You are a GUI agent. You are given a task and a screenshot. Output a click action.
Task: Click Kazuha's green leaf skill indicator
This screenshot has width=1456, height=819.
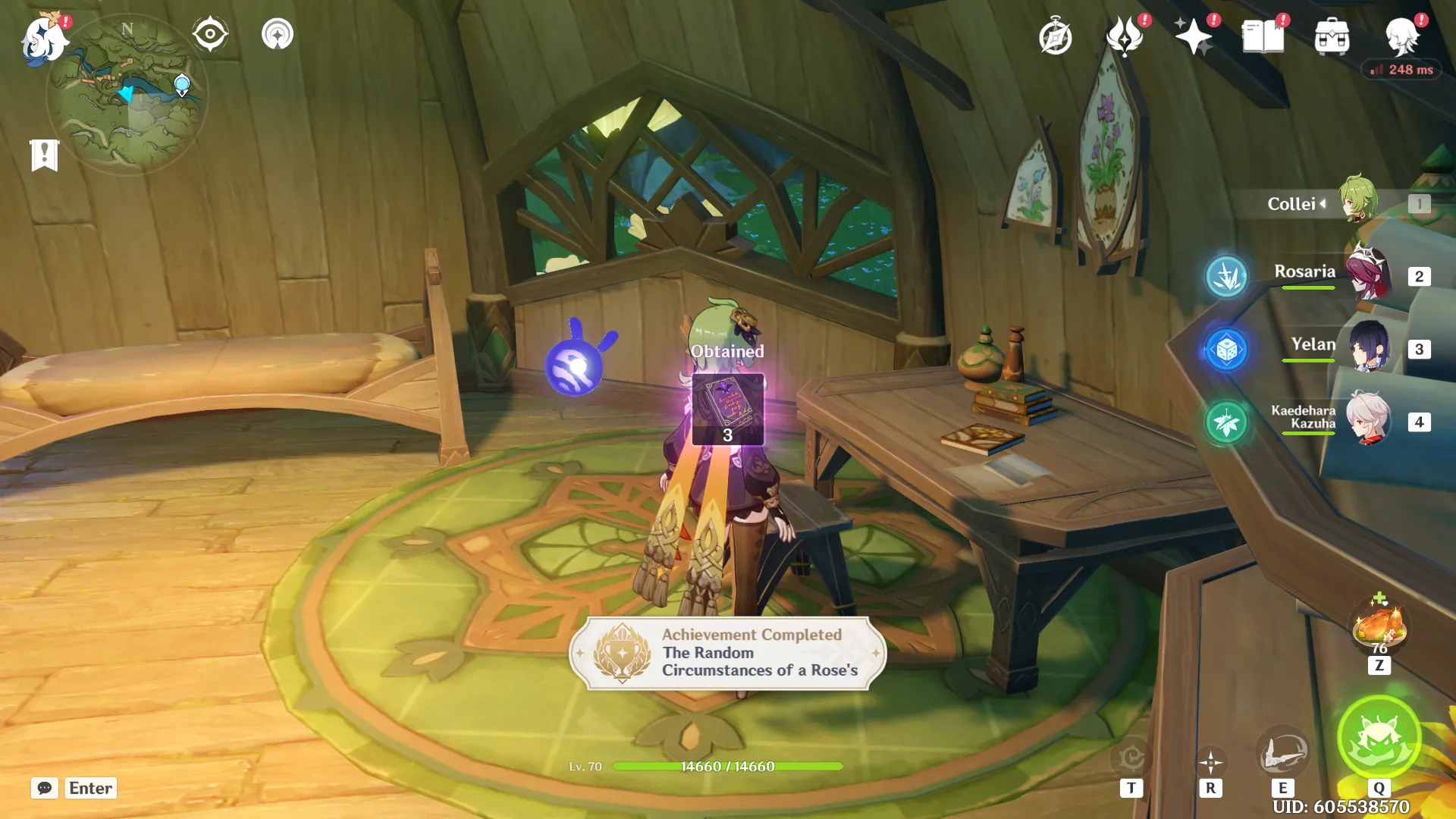pos(1227,418)
